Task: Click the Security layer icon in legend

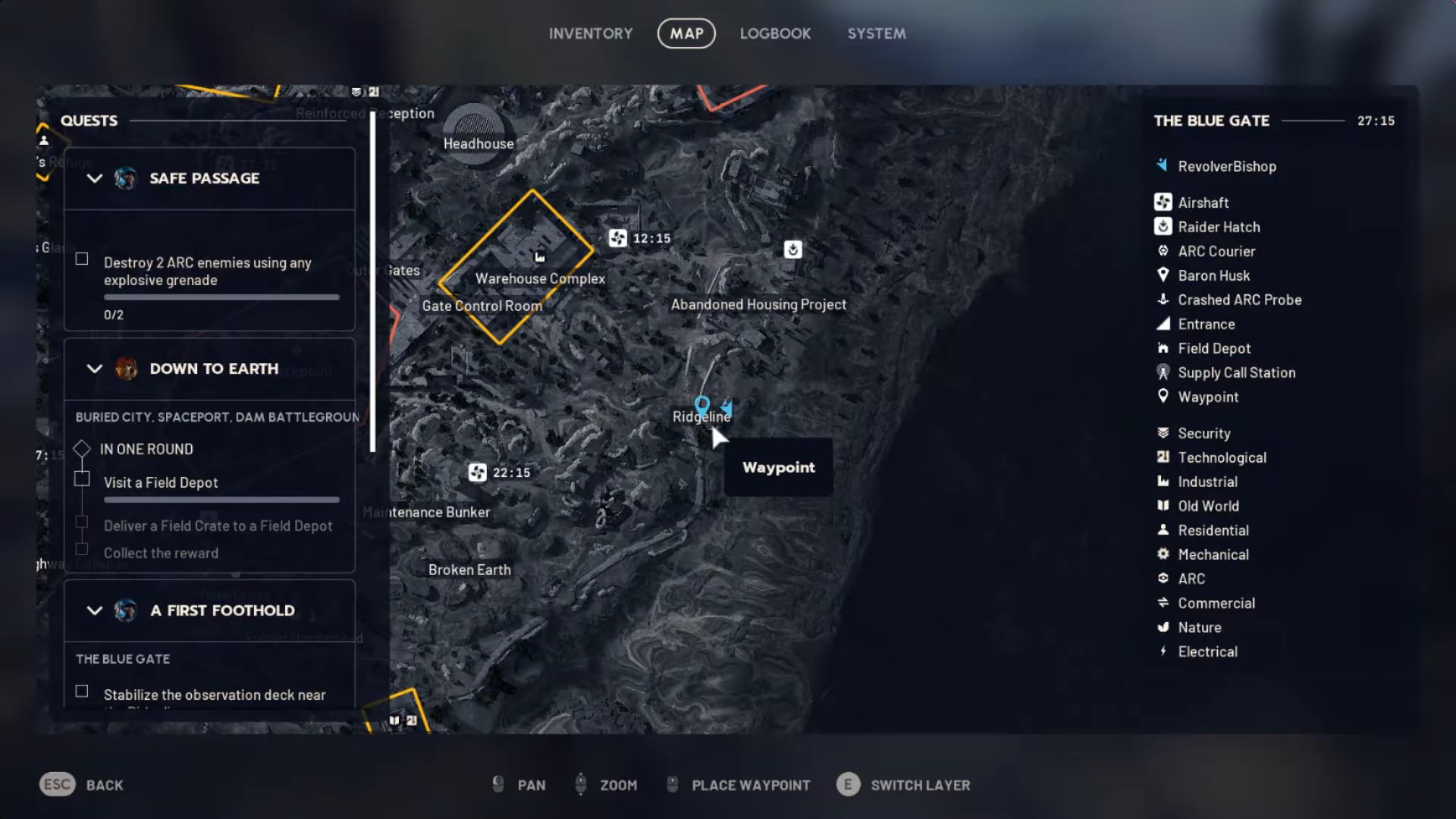Action: pos(1163,433)
